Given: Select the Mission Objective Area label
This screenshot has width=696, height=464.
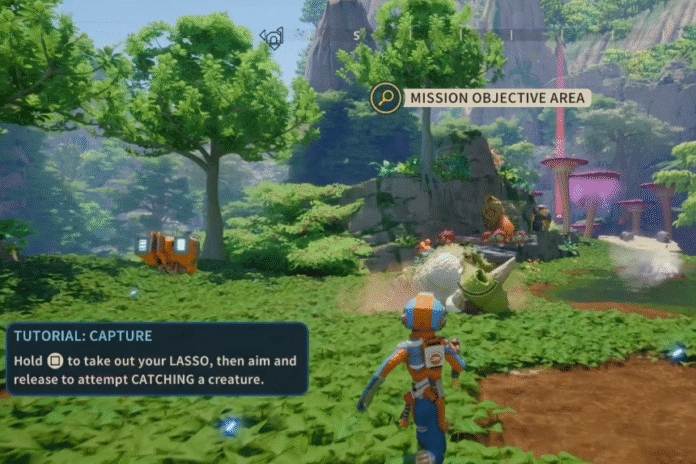Looking at the screenshot, I should tap(496, 98).
